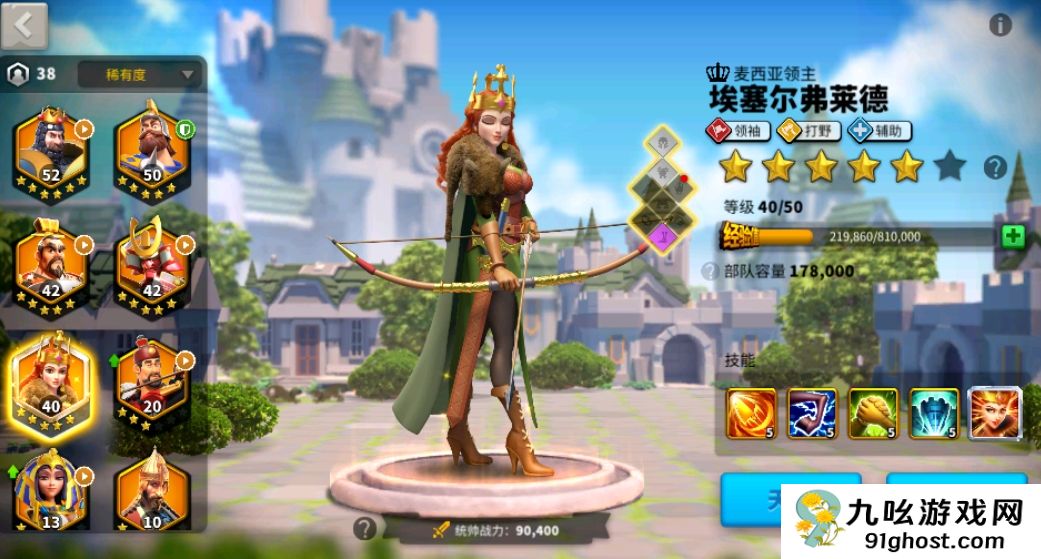Open the help icon beside 统帅战力
This screenshot has height=559, width=1041.
point(365,528)
